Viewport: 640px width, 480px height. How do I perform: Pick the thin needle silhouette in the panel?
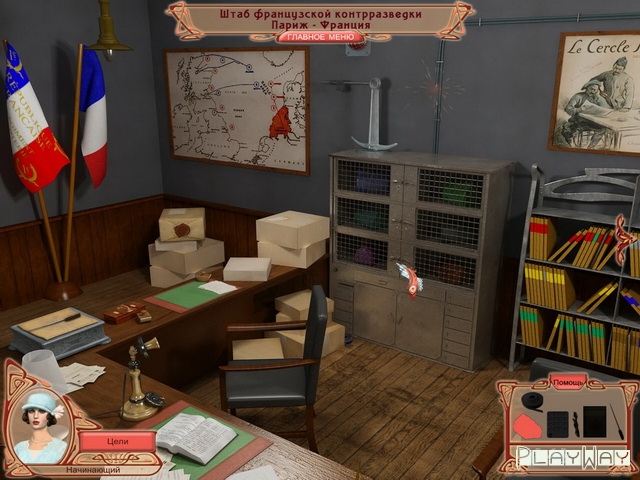(618, 420)
